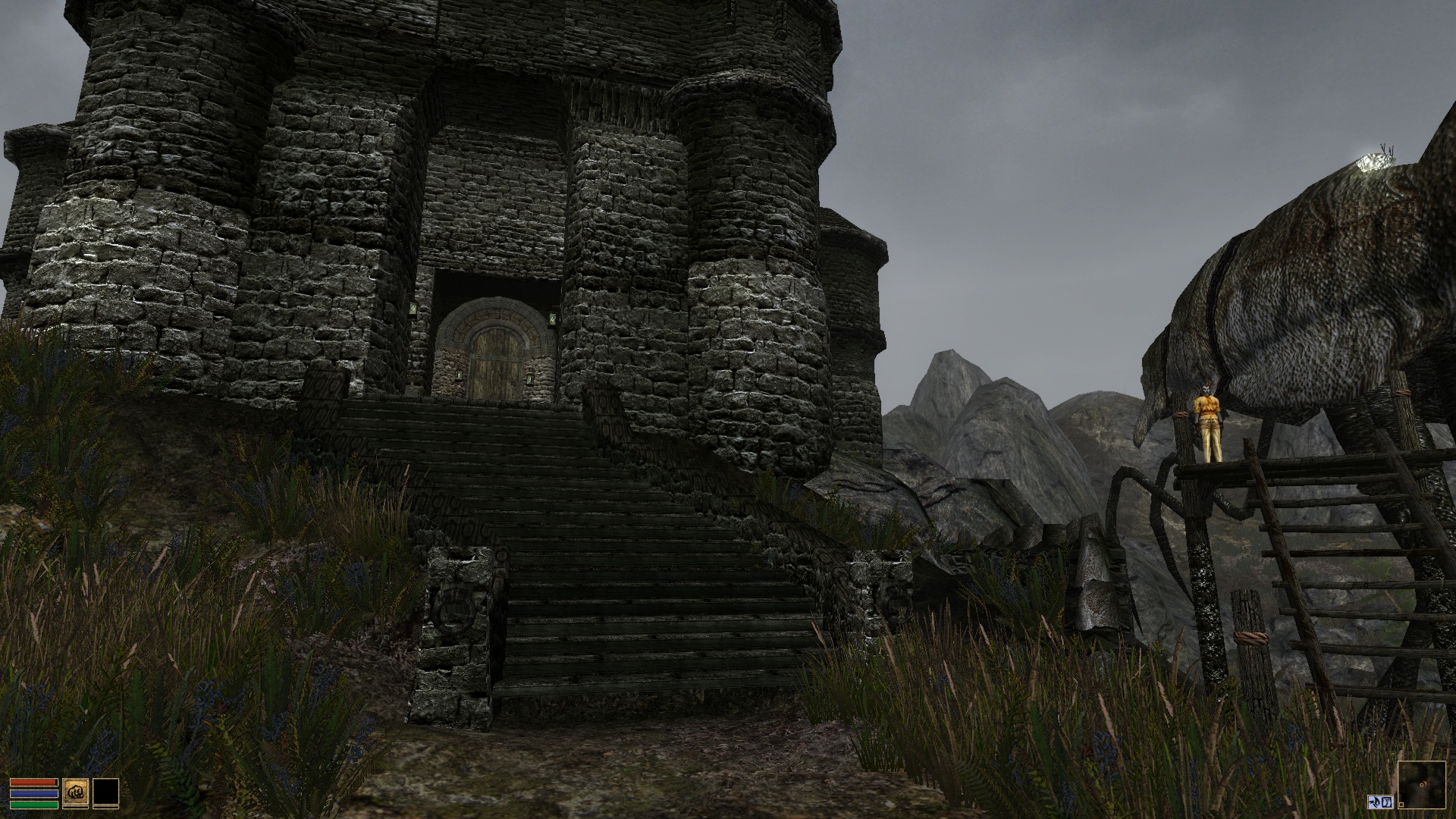
Task: Click the red health bar
Action: 33,782
